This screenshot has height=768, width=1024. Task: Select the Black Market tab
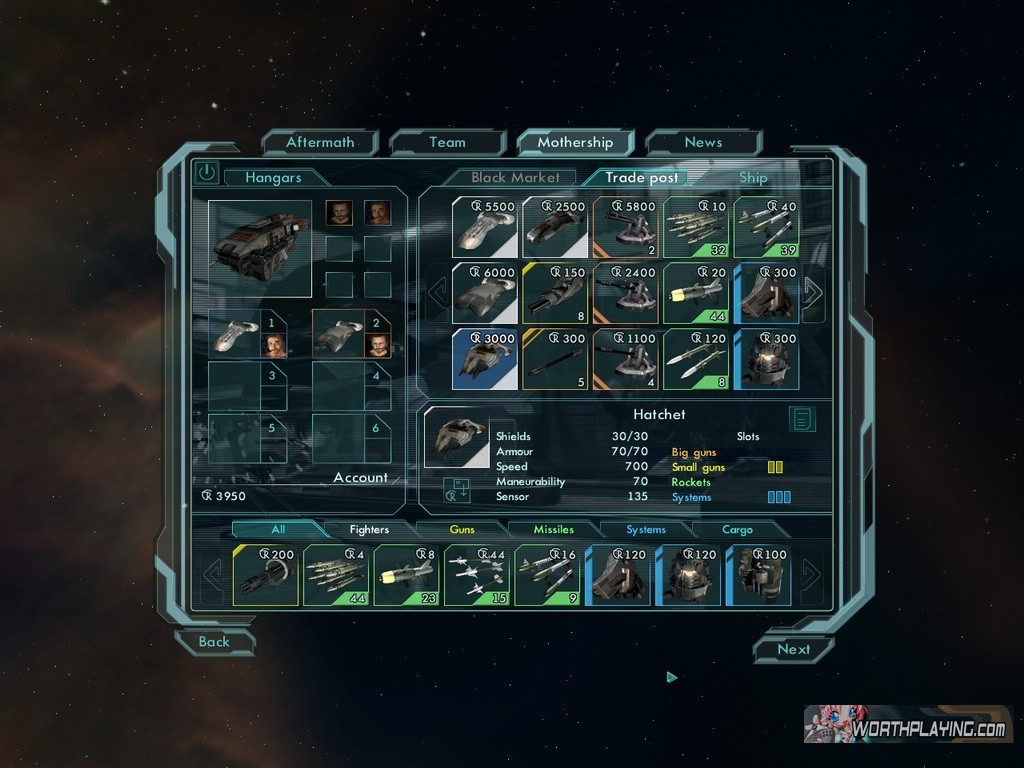pyautogui.click(x=515, y=178)
